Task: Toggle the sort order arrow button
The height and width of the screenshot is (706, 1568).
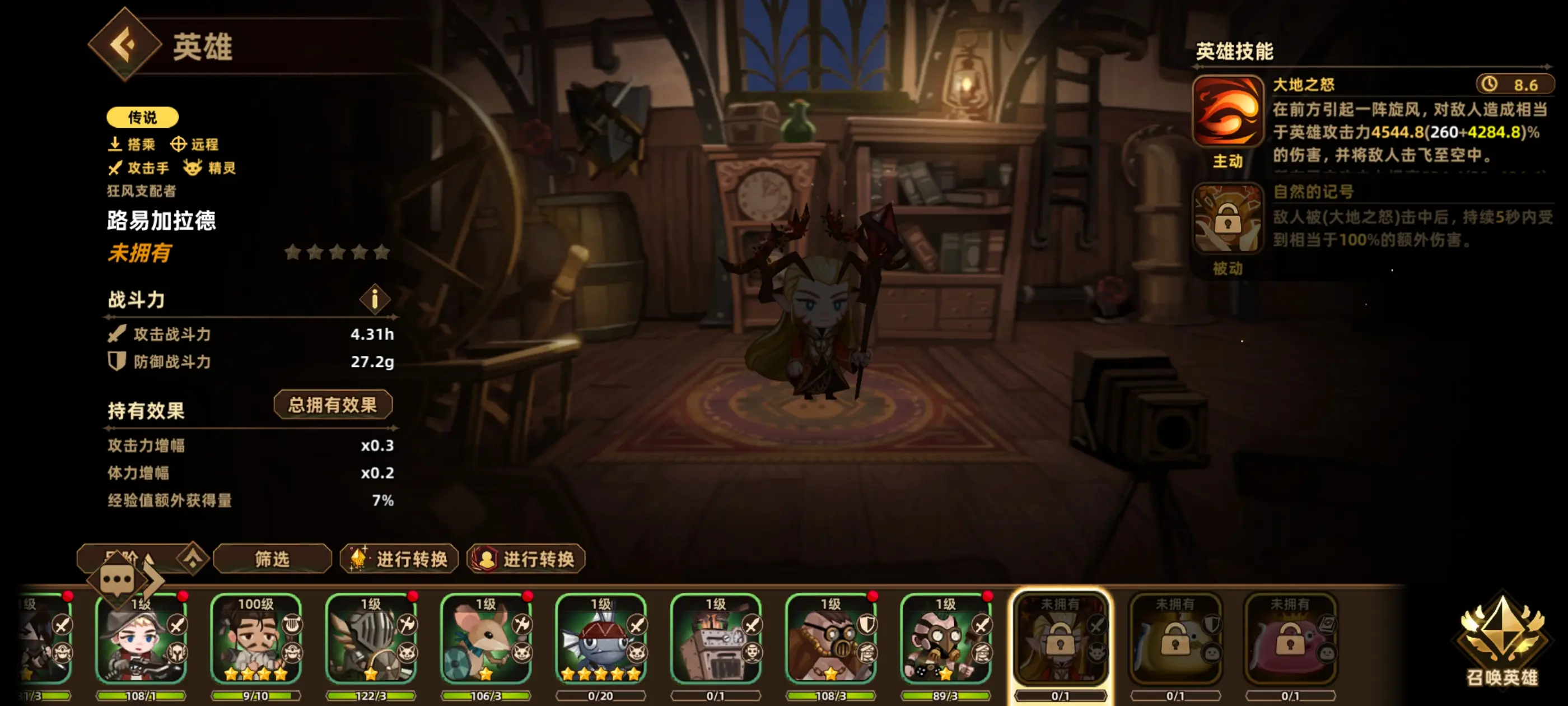Action: 193,558
